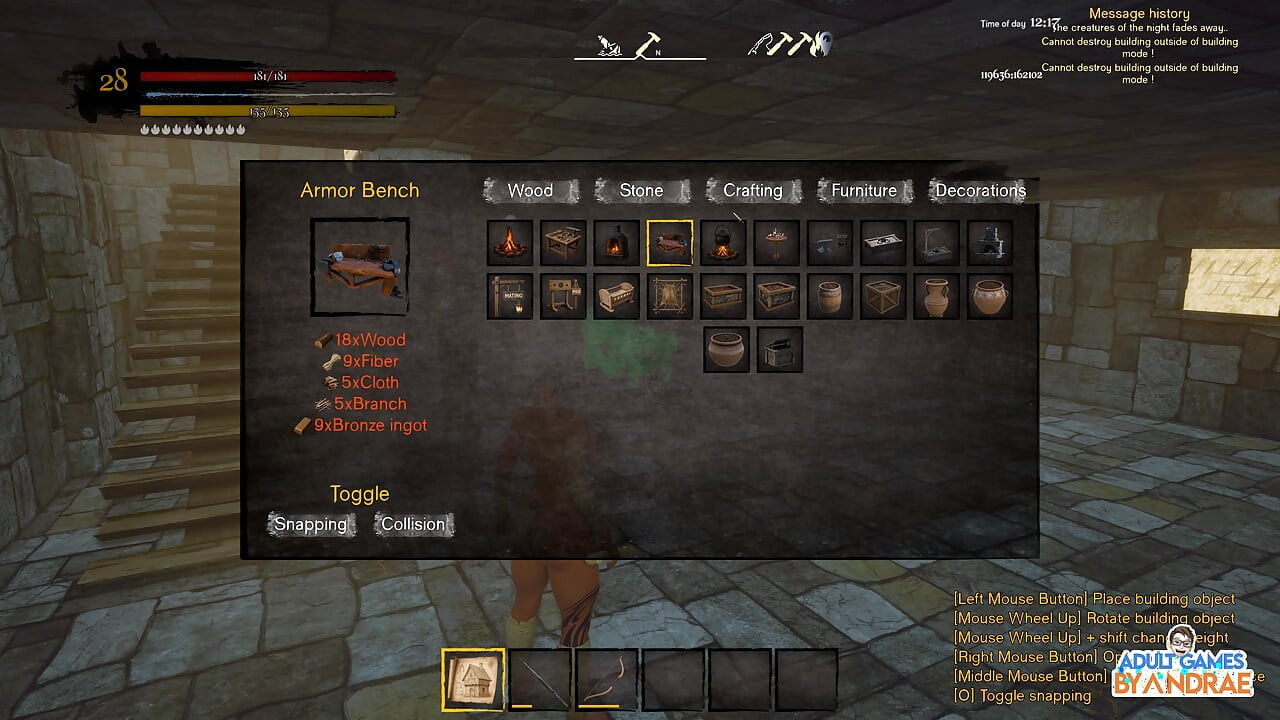Choose the tall two-handled clay vase
Viewport: 1280px width, 720px height.
click(x=937, y=297)
